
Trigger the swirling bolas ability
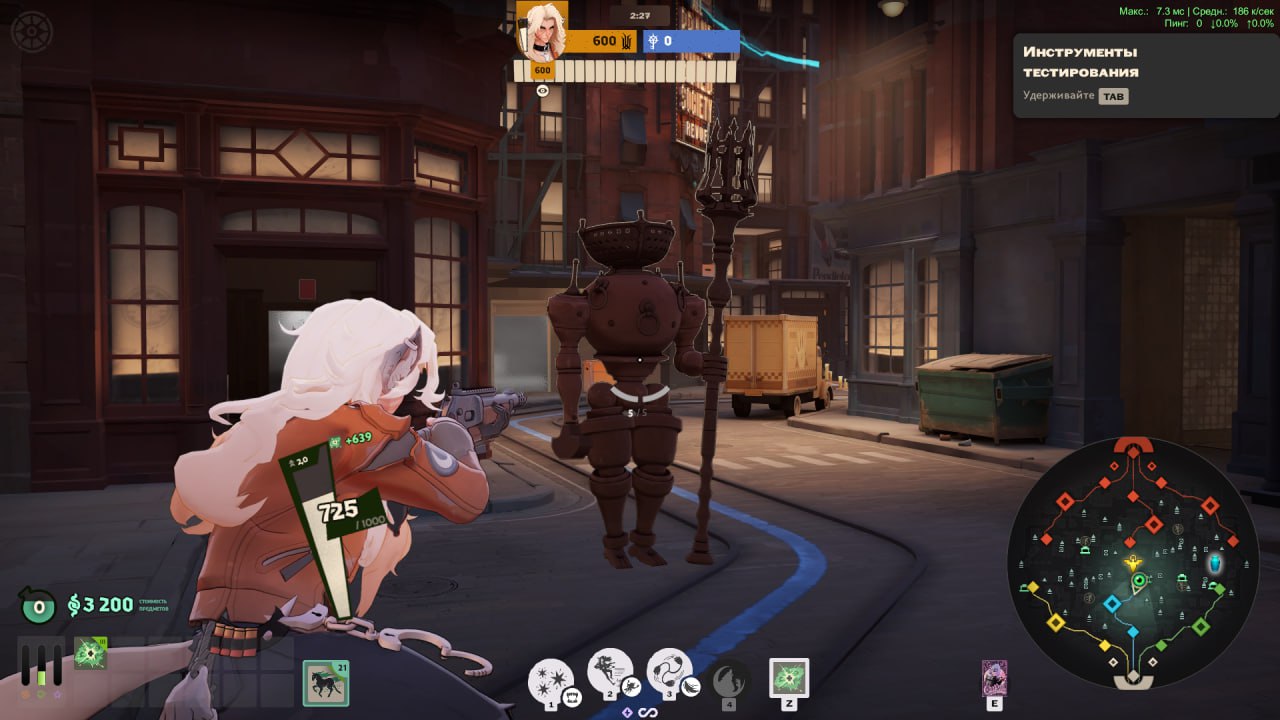pos(670,672)
